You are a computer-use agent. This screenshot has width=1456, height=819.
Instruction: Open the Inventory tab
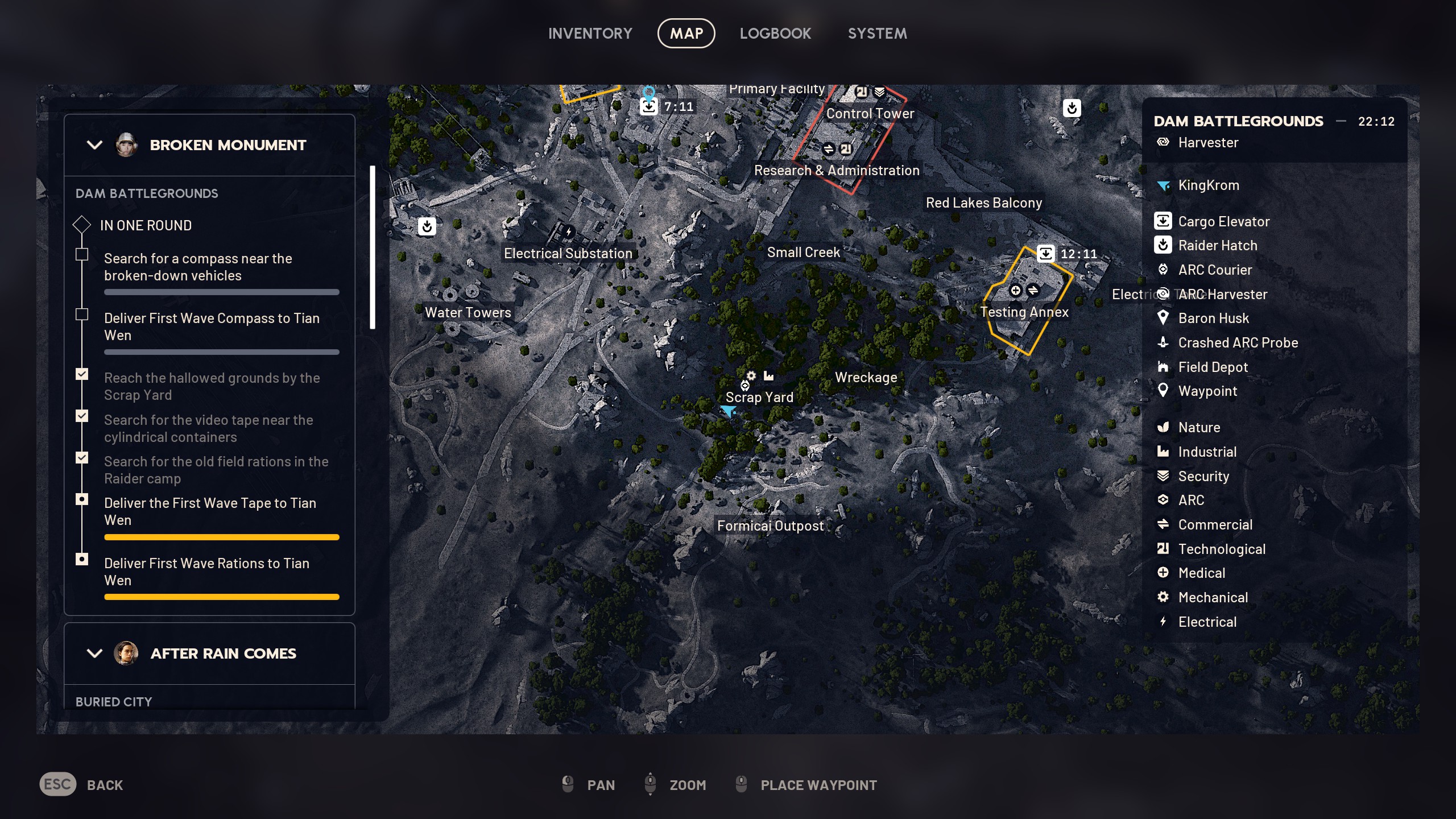[x=590, y=33]
